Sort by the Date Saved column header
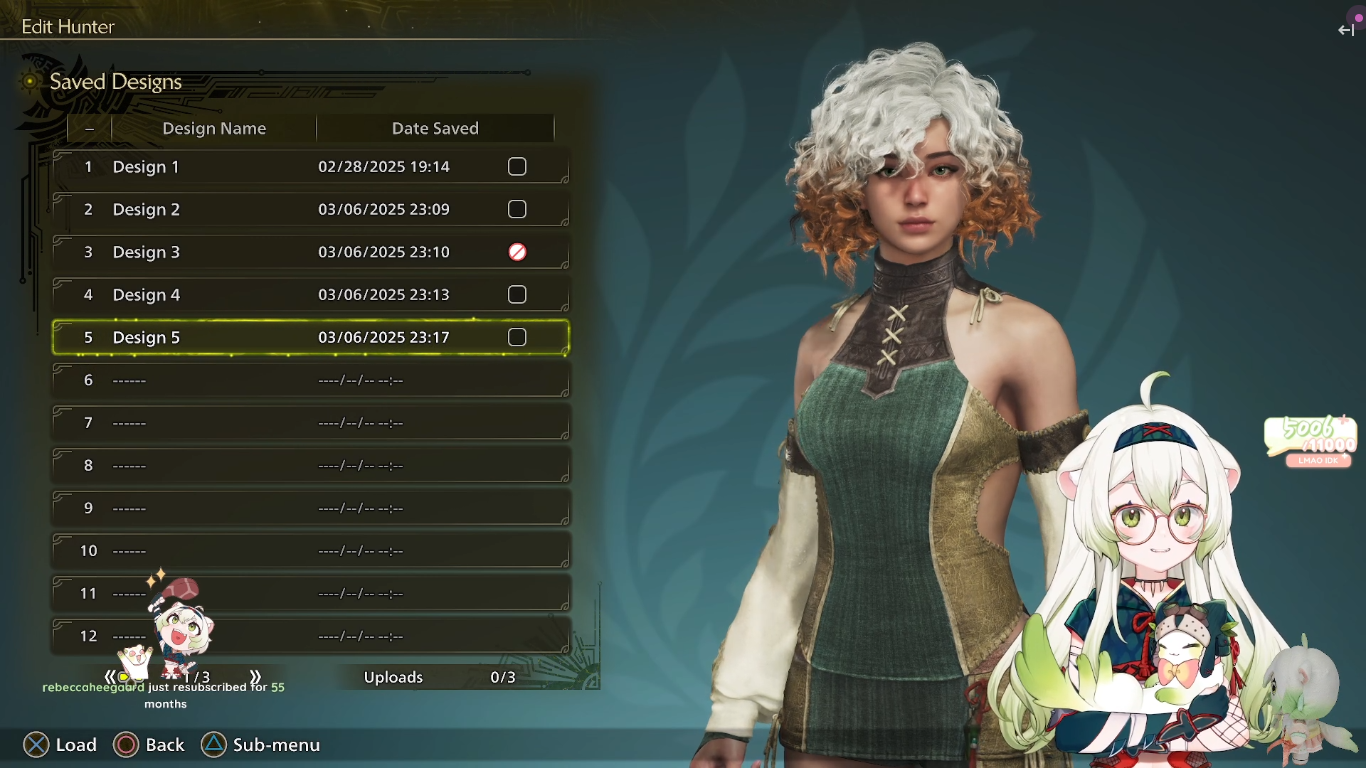This screenshot has height=768, width=1366. [x=435, y=129]
